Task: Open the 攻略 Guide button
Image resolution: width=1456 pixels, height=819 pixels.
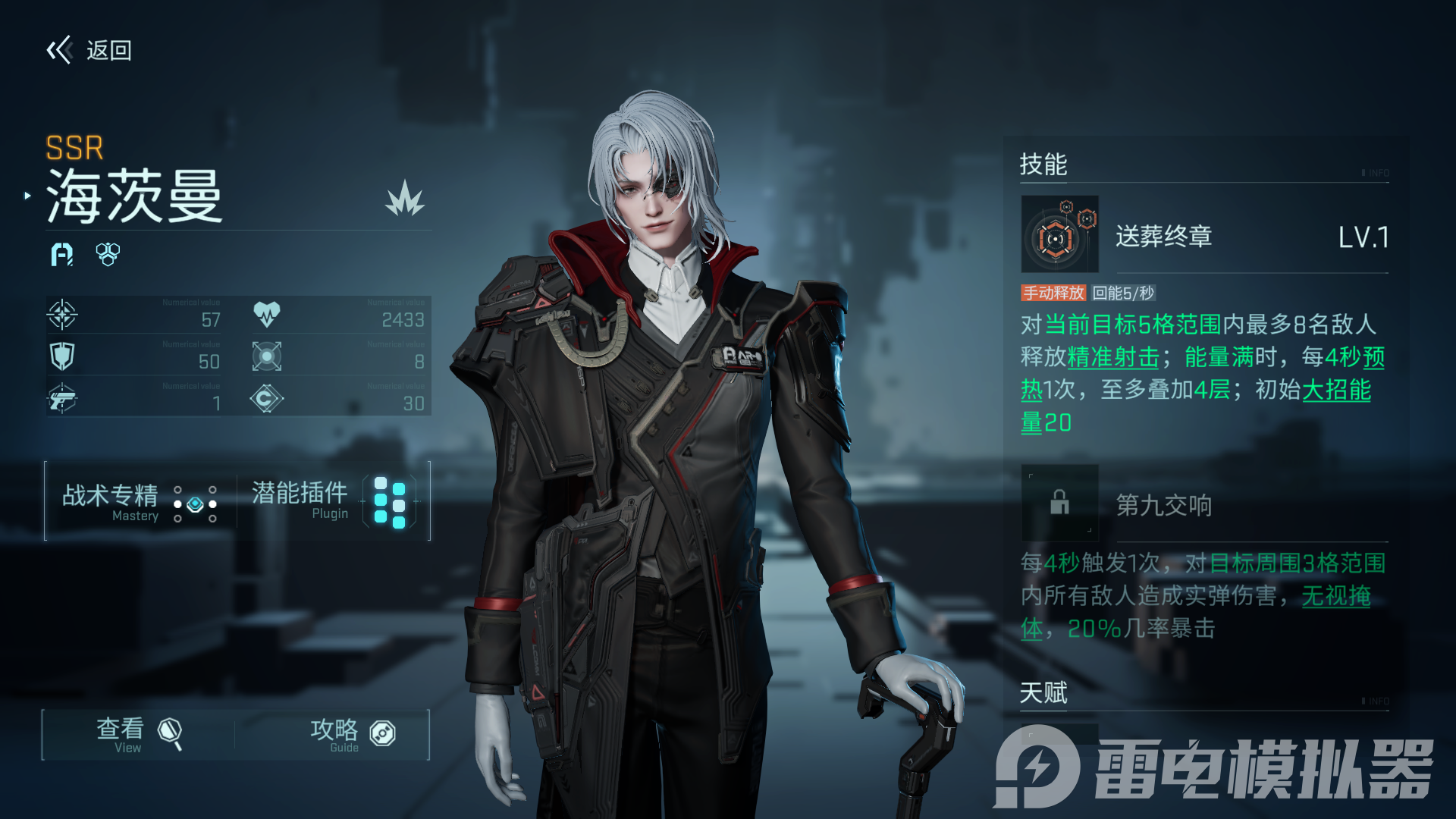Action: (x=351, y=734)
